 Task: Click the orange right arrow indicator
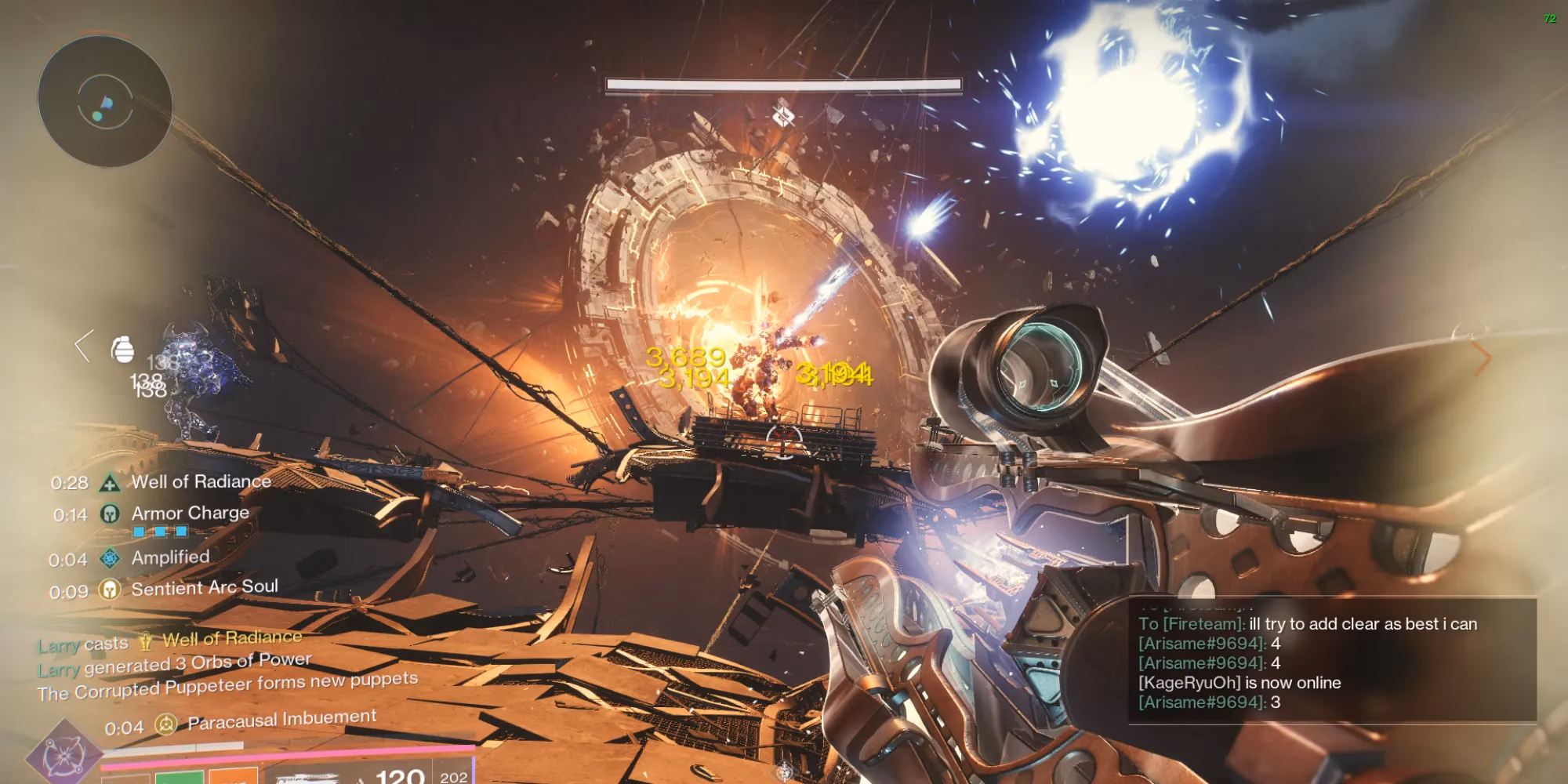click(1482, 359)
